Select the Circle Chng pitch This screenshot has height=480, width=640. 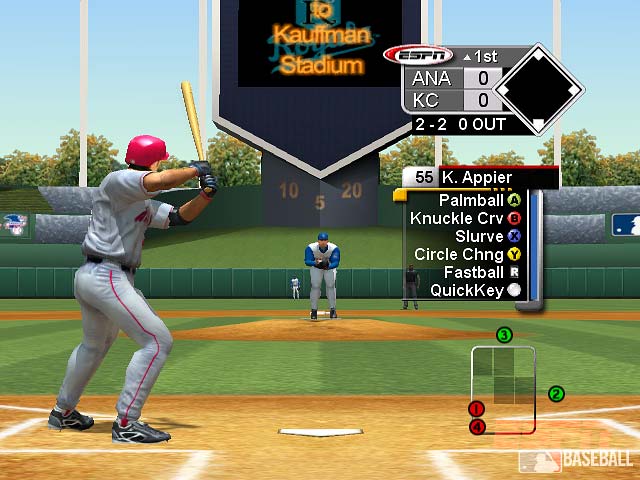tap(466, 254)
